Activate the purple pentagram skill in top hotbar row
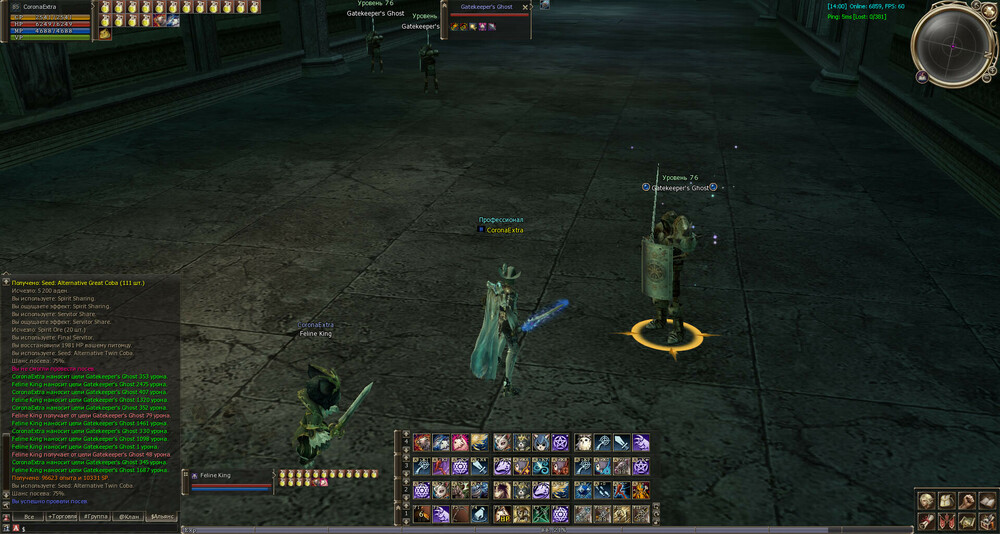 click(560, 442)
